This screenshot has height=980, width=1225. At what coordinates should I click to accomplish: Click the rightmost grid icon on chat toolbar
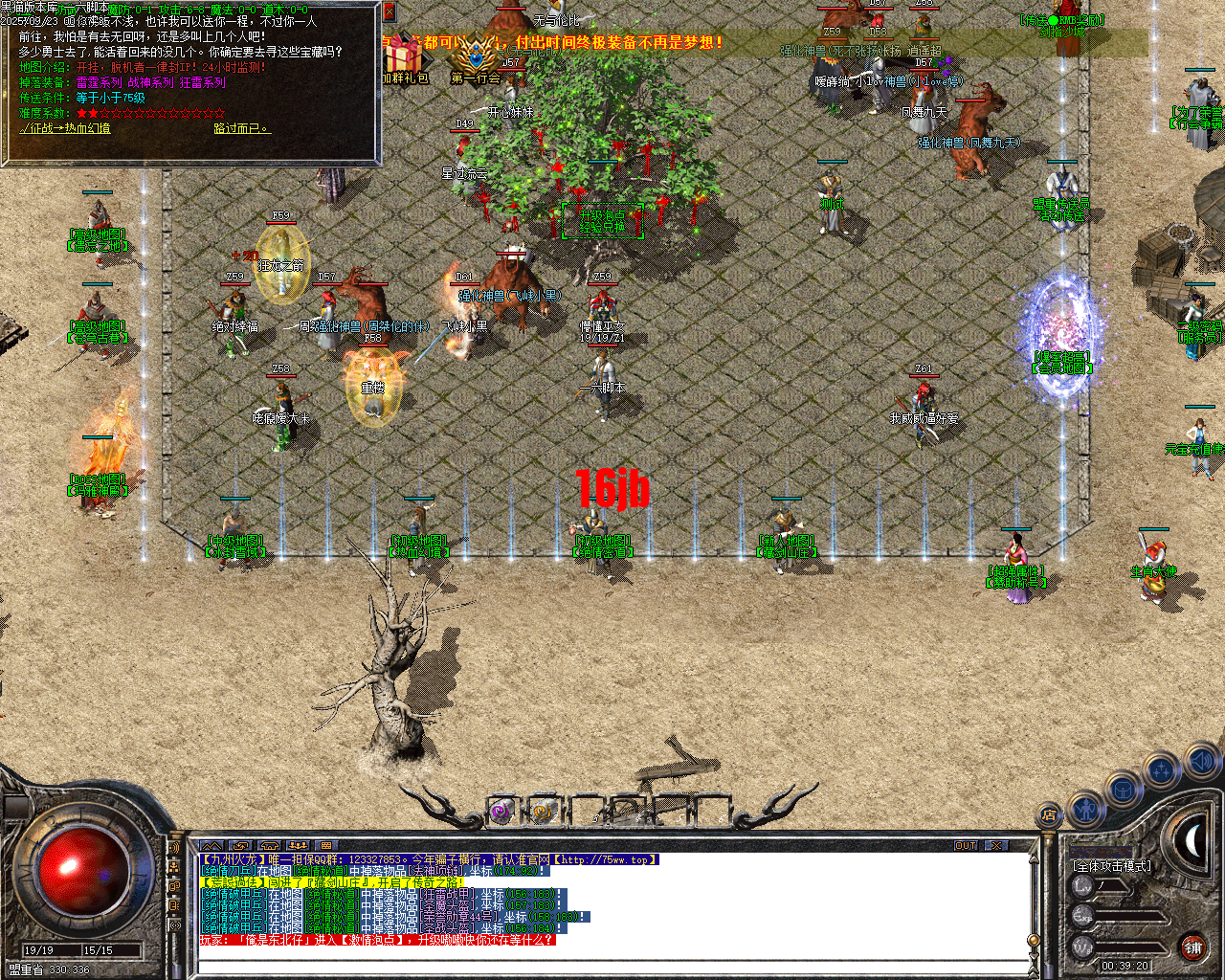tap(327, 846)
